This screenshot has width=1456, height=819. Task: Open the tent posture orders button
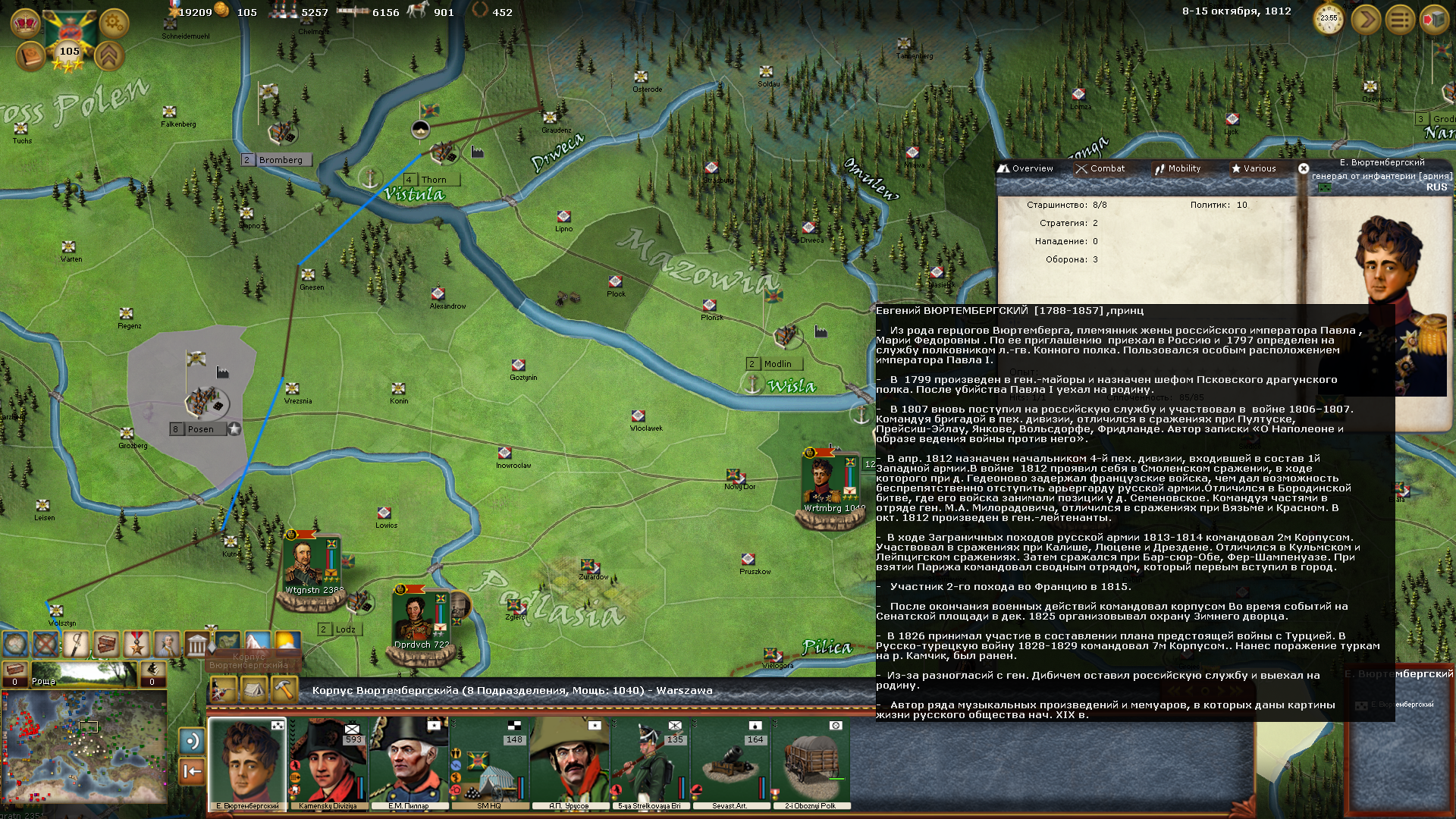(x=253, y=690)
